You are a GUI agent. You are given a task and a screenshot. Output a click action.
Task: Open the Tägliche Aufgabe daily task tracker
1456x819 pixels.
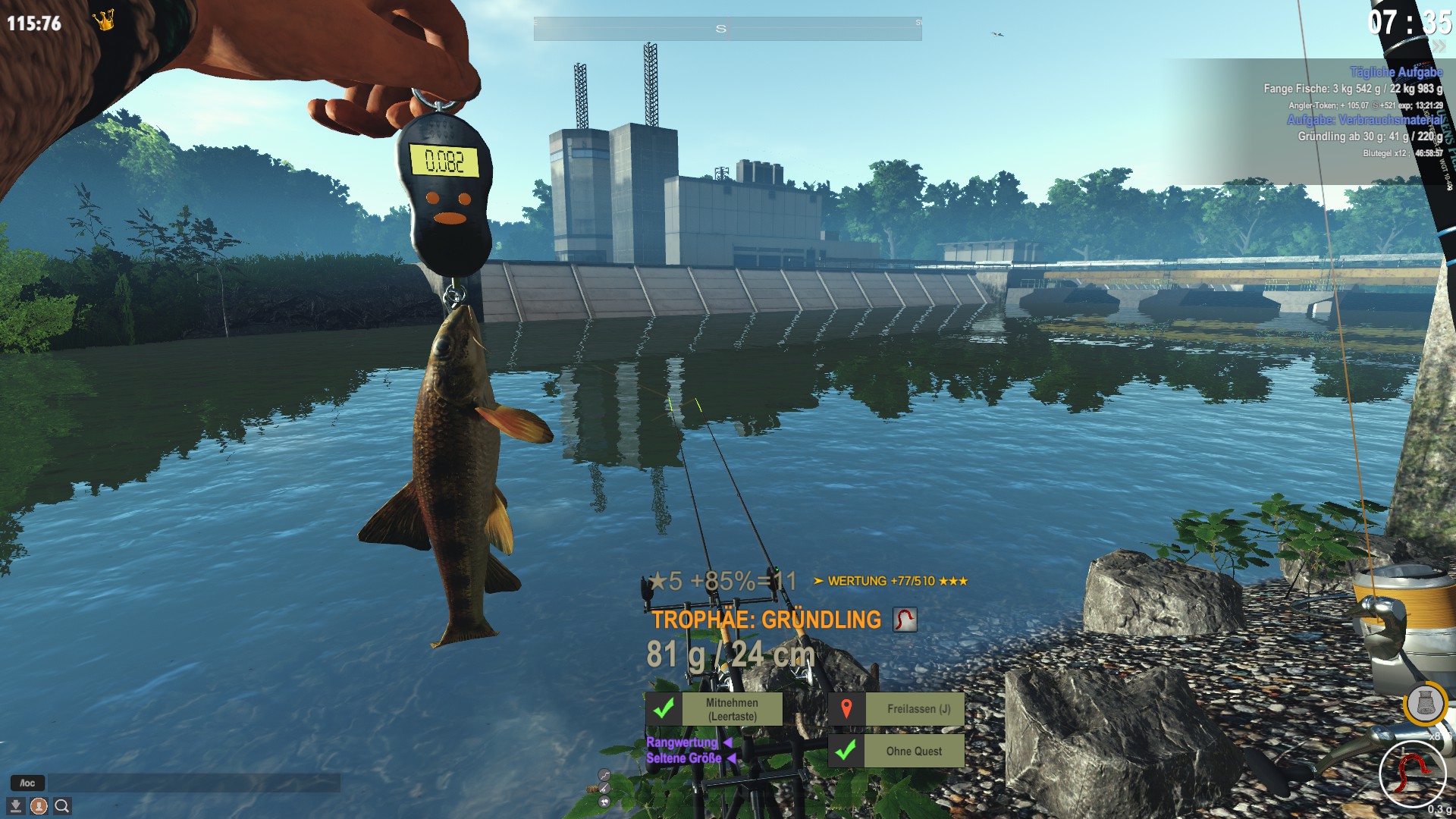pos(1395,72)
